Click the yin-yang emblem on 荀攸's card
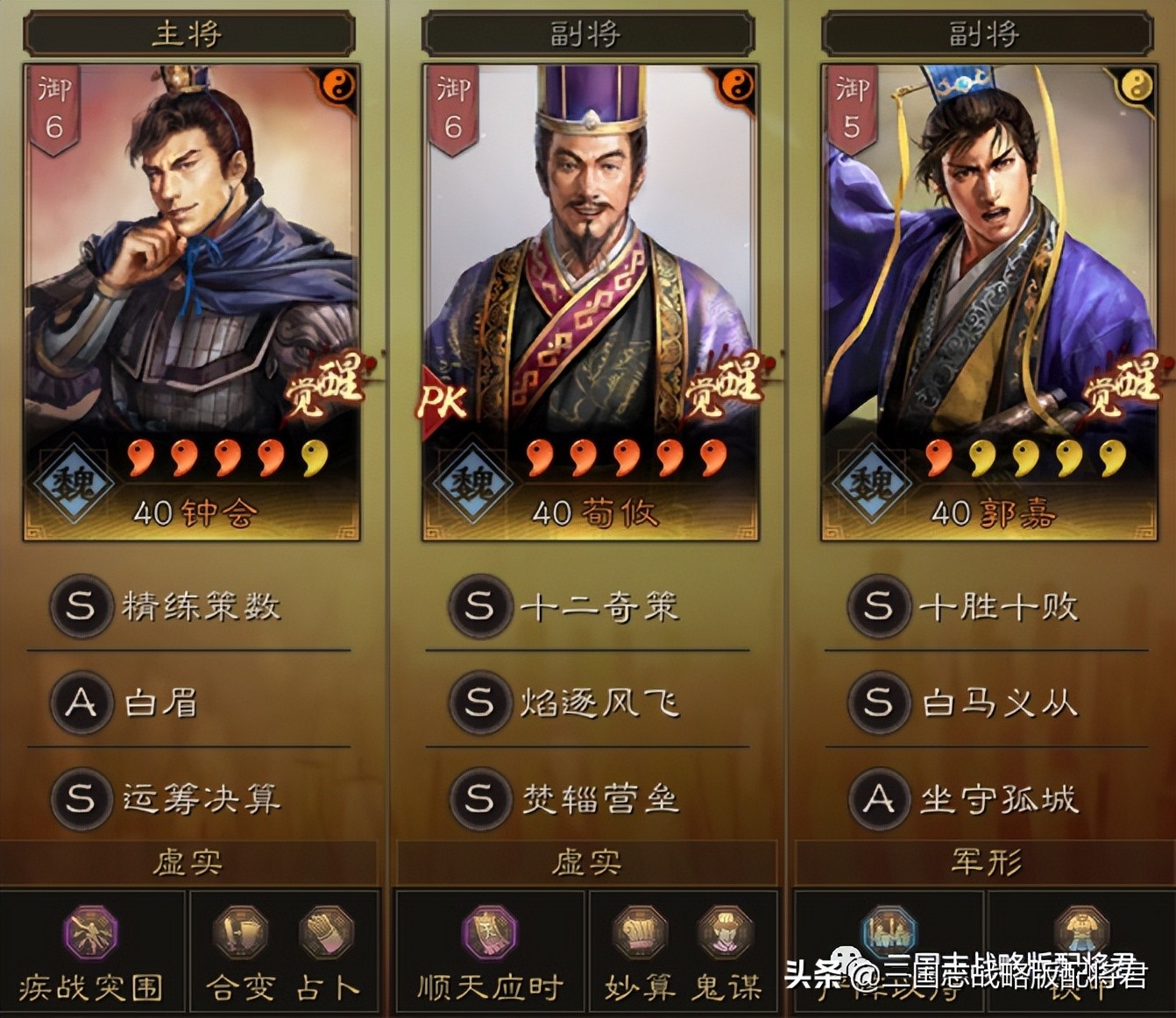1176x1018 pixels. pyautogui.click(x=739, y=83)
